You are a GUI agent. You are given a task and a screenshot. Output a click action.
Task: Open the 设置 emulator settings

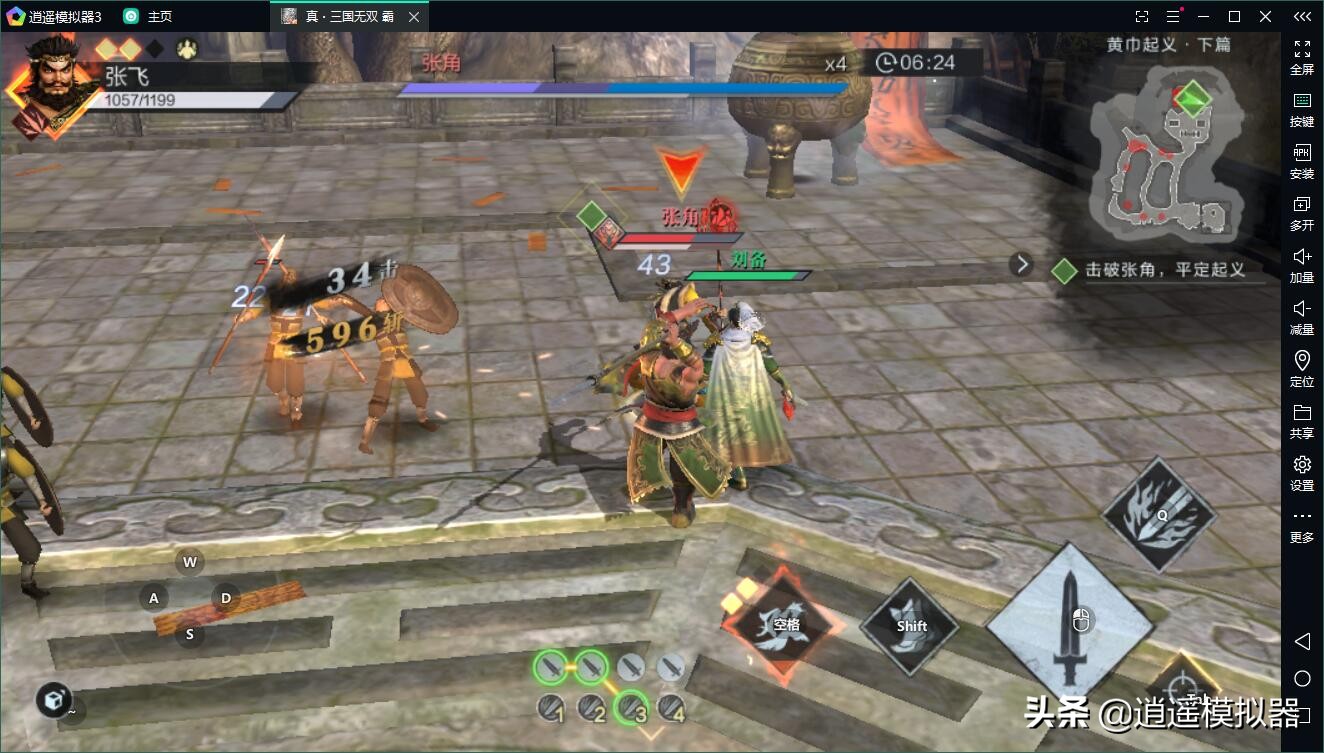(1302, 474)
